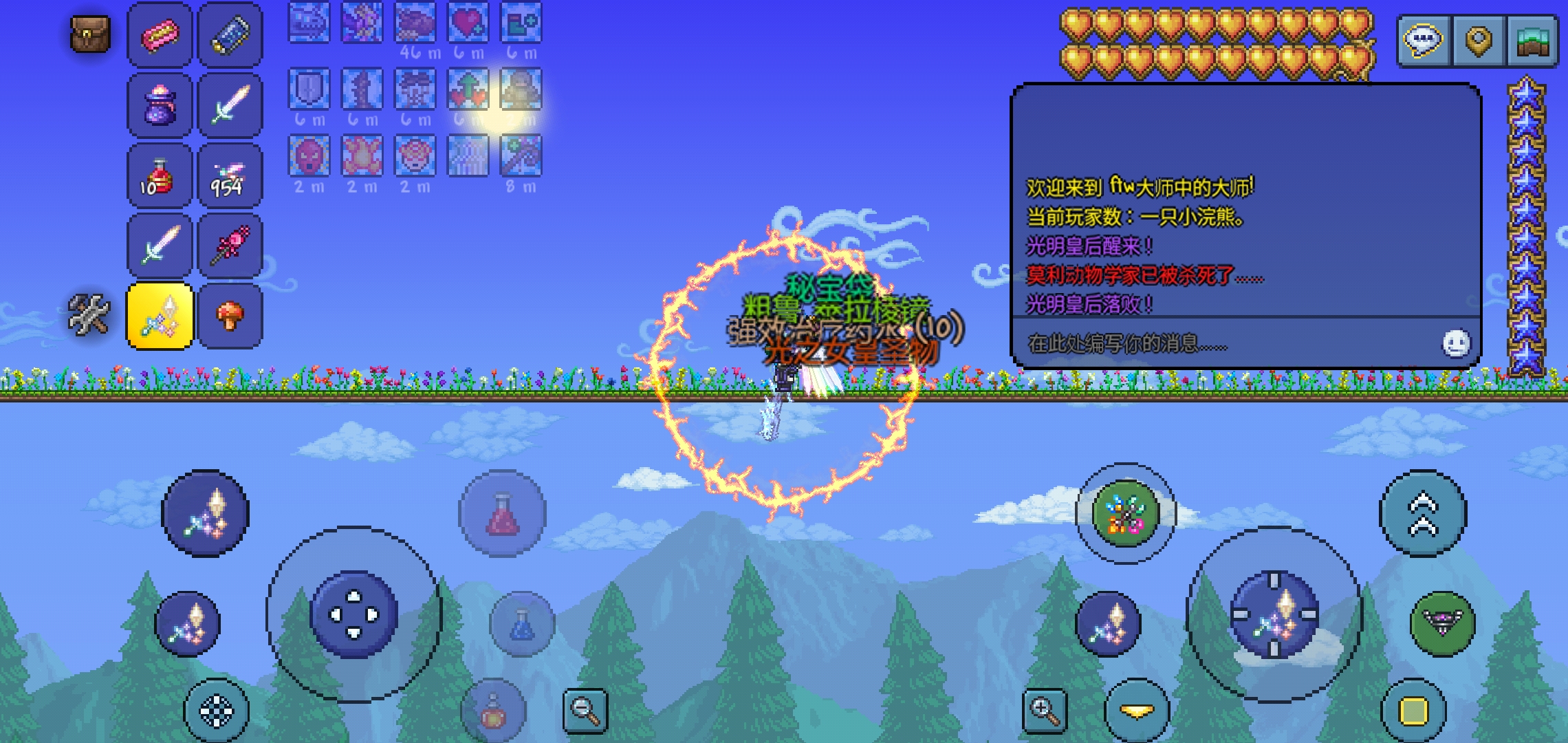This screenshot has height=743, width=1568.
Task: Select the purple bag hotbar slot
Action: 160,106
